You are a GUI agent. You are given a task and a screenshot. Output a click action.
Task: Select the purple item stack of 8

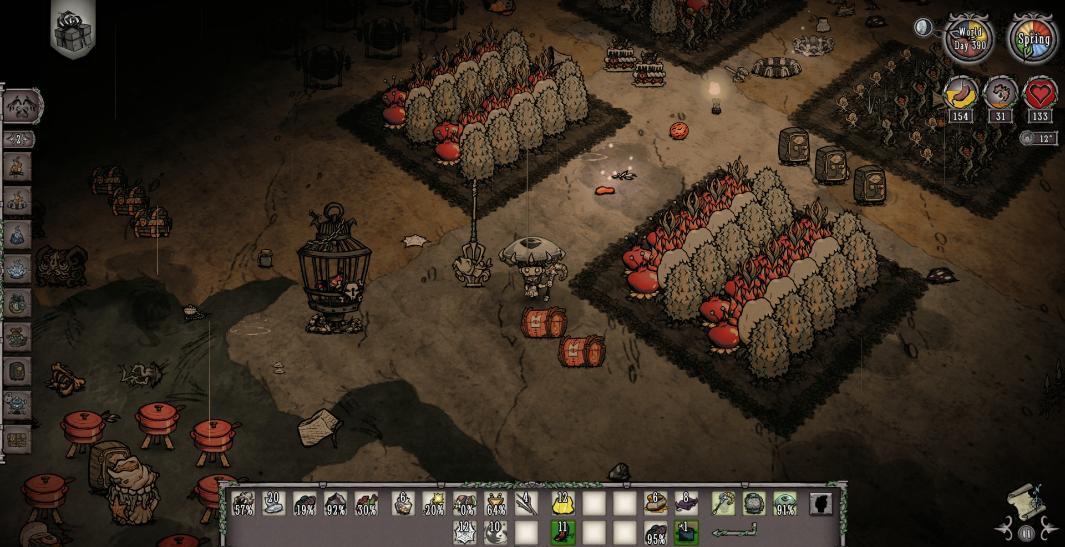686,503
